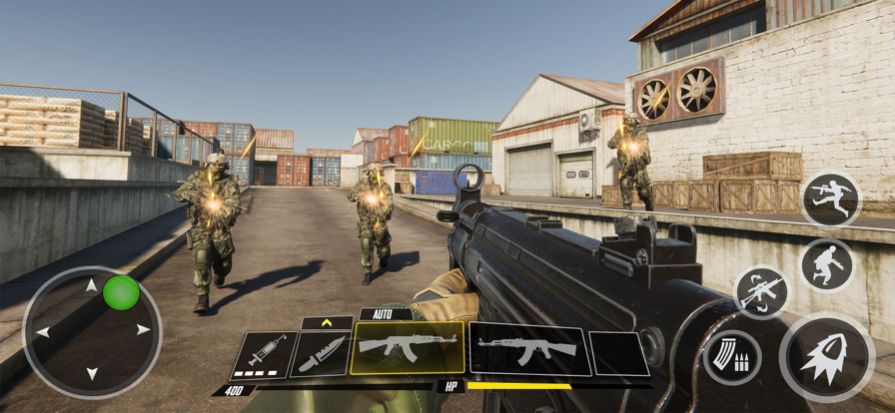Switch to the white-bordered rifle slot
The height and width of the screenshot is (413, 895).
(x=528, y=348)
